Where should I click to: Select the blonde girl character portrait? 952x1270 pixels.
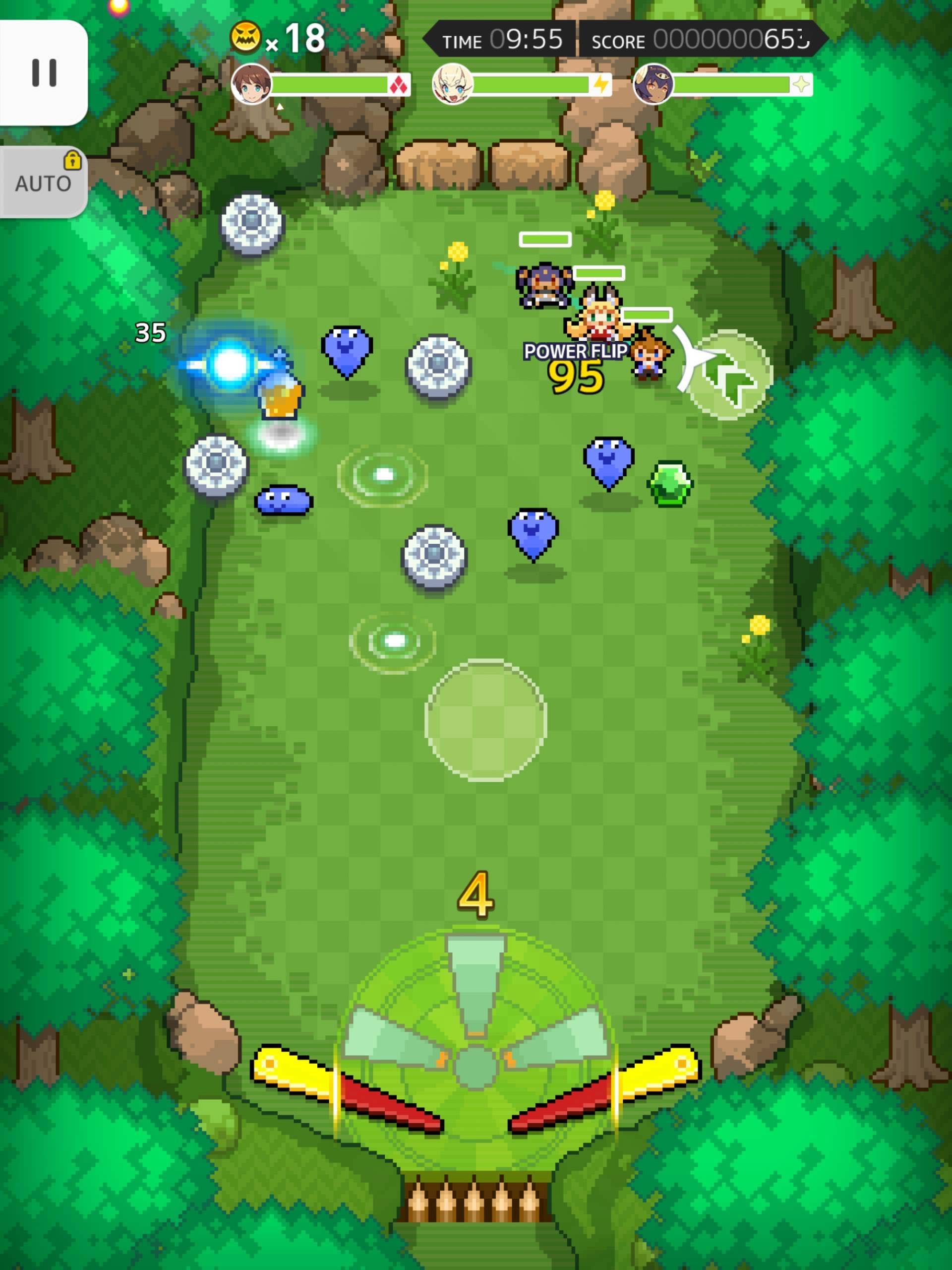(x=453, y=84)
